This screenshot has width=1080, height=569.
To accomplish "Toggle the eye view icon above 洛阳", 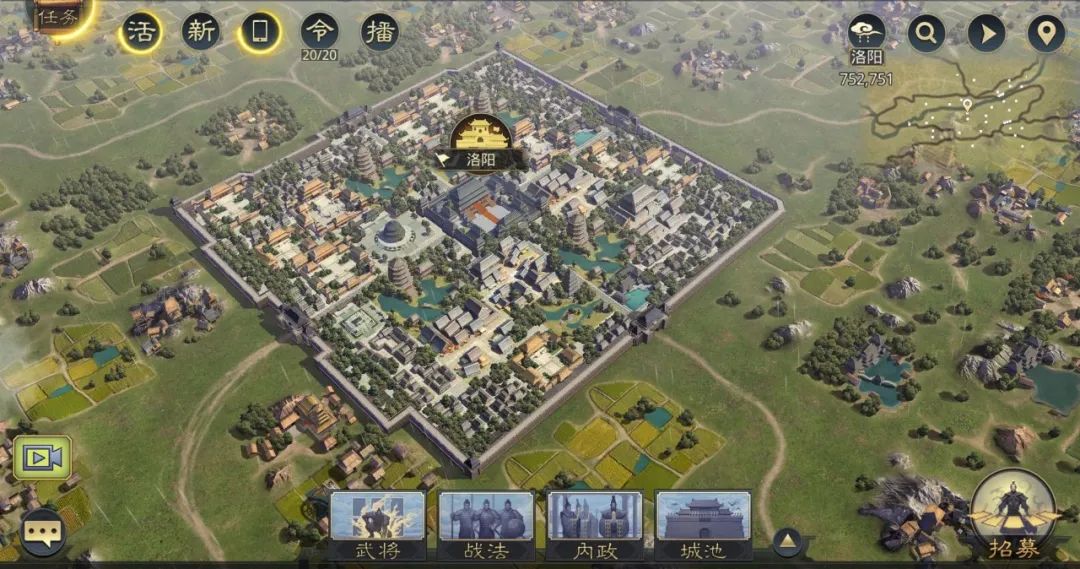I will pos(866,33).
